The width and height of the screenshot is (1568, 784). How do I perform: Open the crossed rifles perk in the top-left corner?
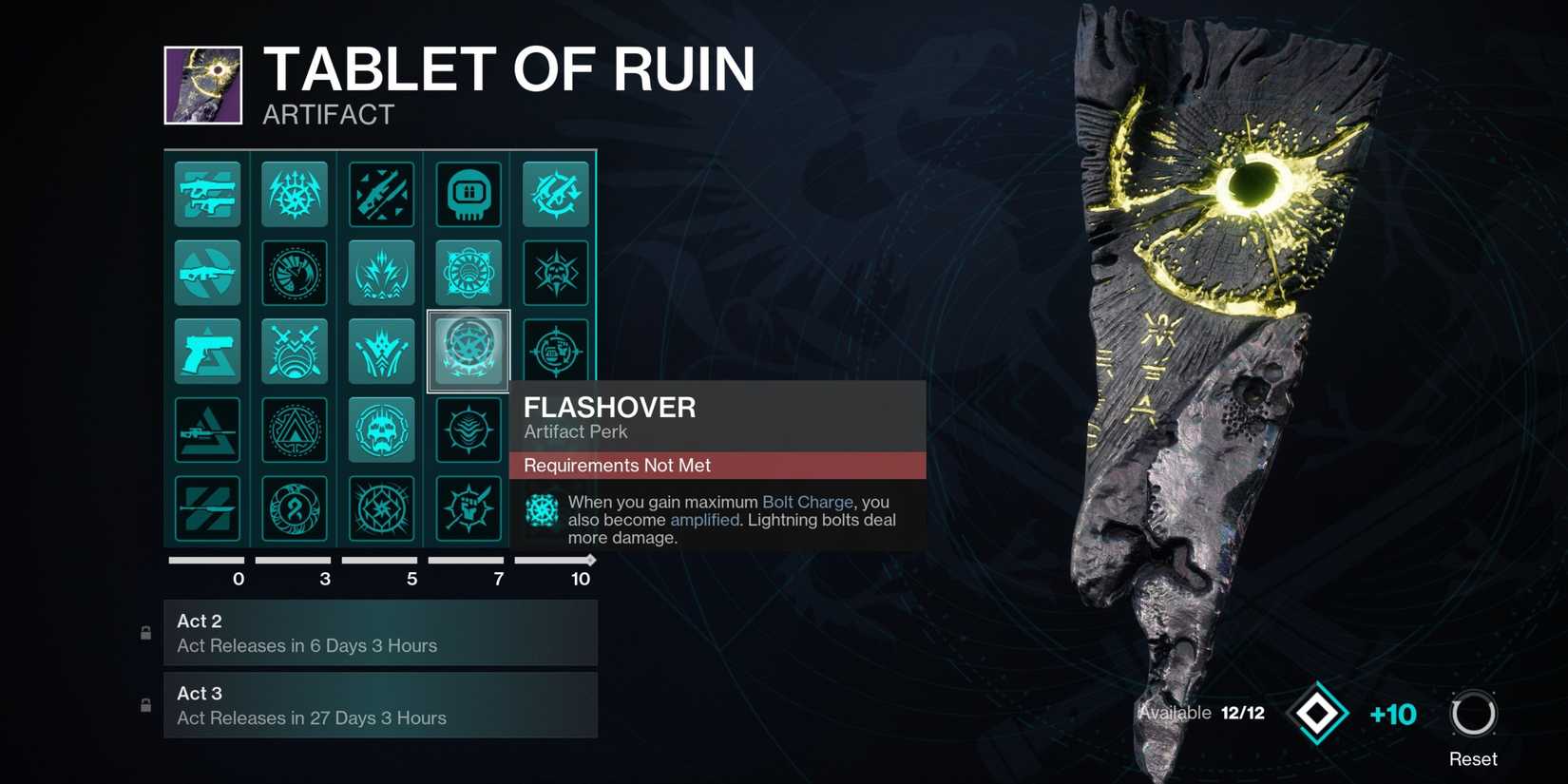pos(207,194)
